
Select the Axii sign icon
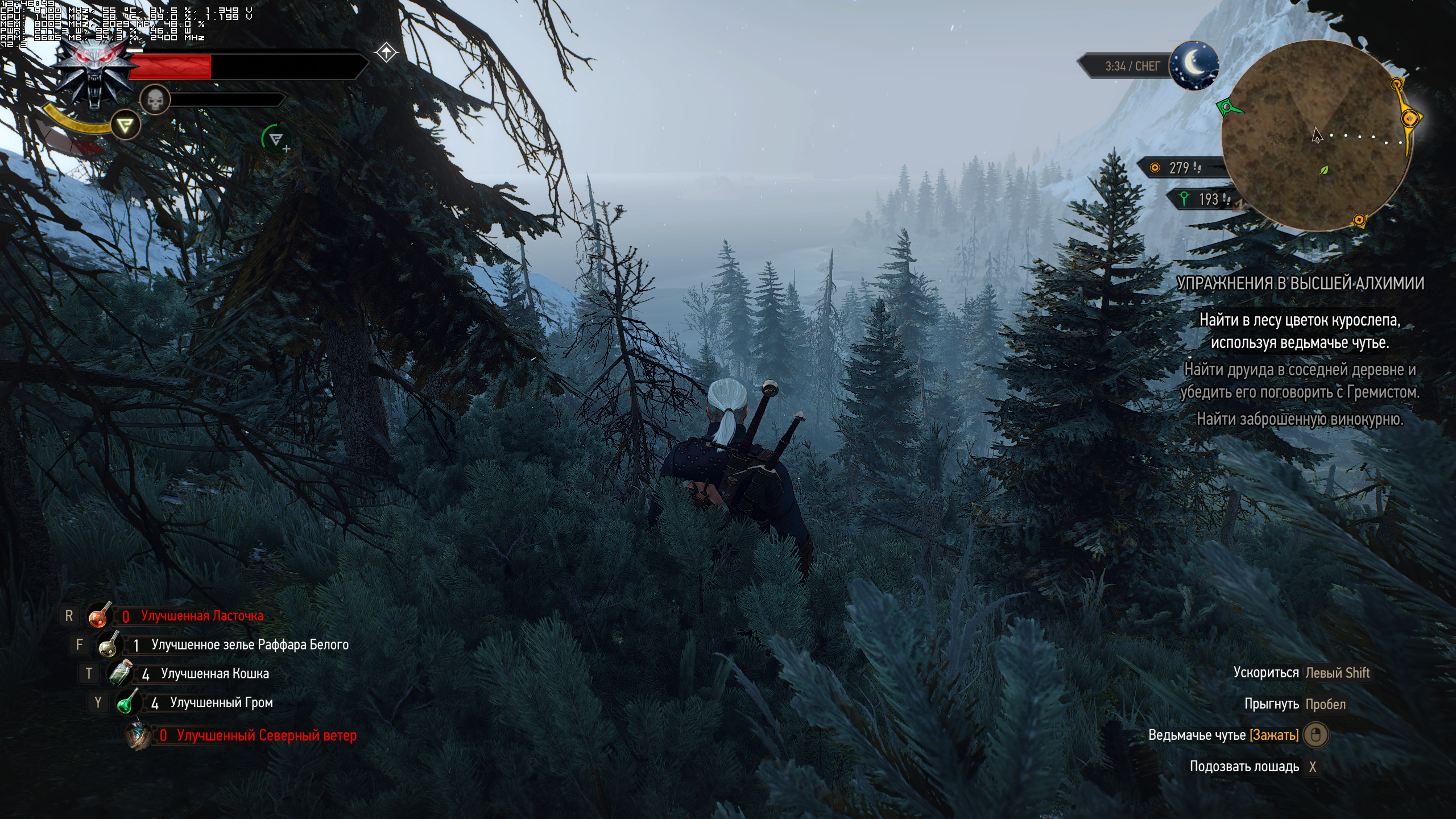click(125, 125)
